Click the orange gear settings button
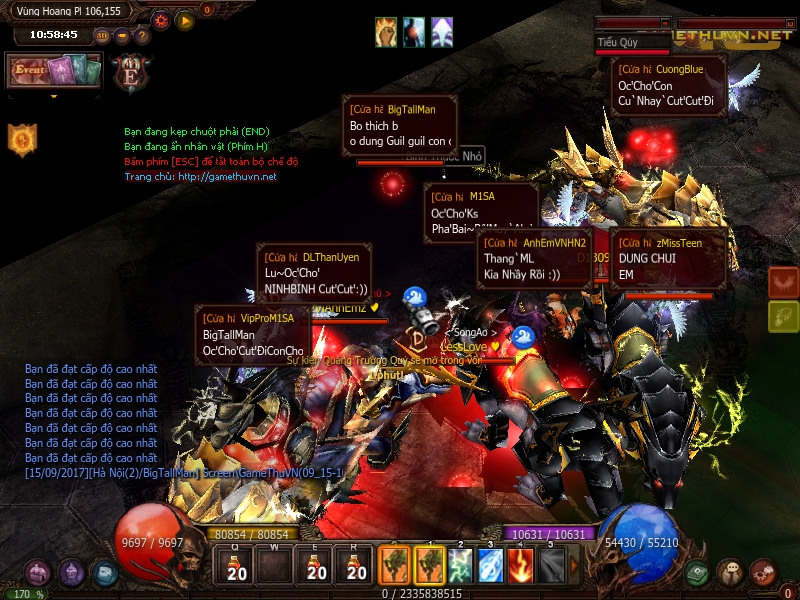This screenshot has width=800, height=600. [x=162, y=20]
